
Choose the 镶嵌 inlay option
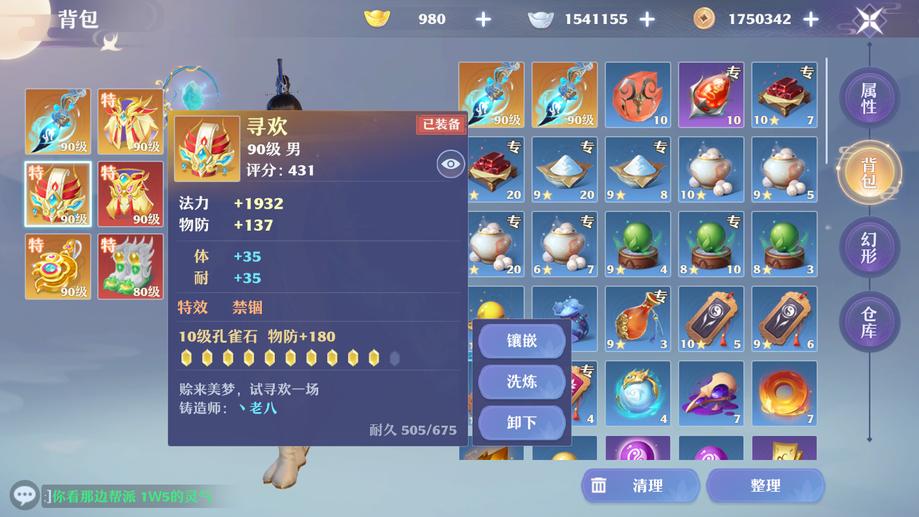coord(522,341)
